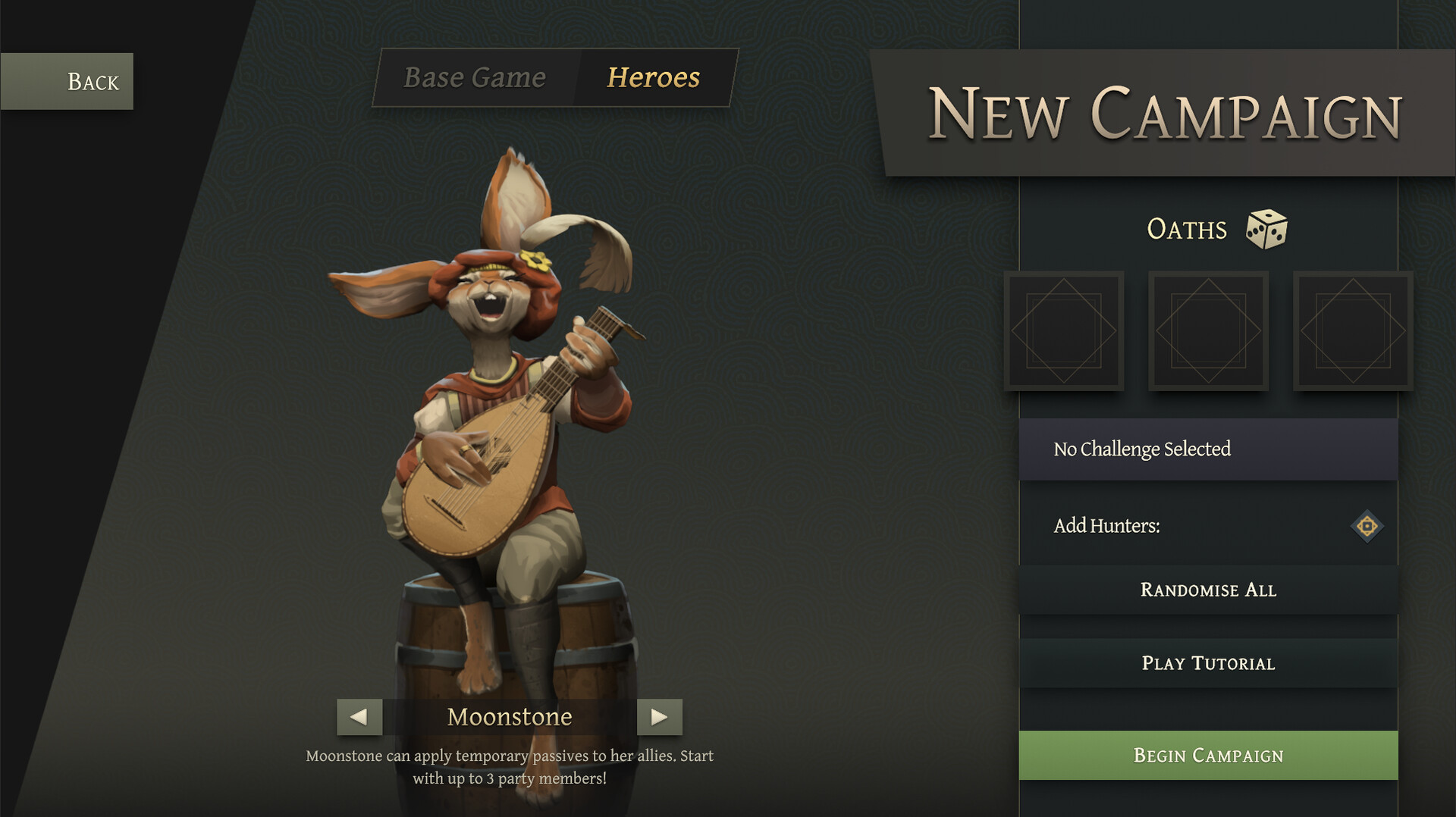Image resolution: width=1456 pixels, height=817 pixels.
Task: Select the second empty Oath slot
Action: tap(1208, 331)
